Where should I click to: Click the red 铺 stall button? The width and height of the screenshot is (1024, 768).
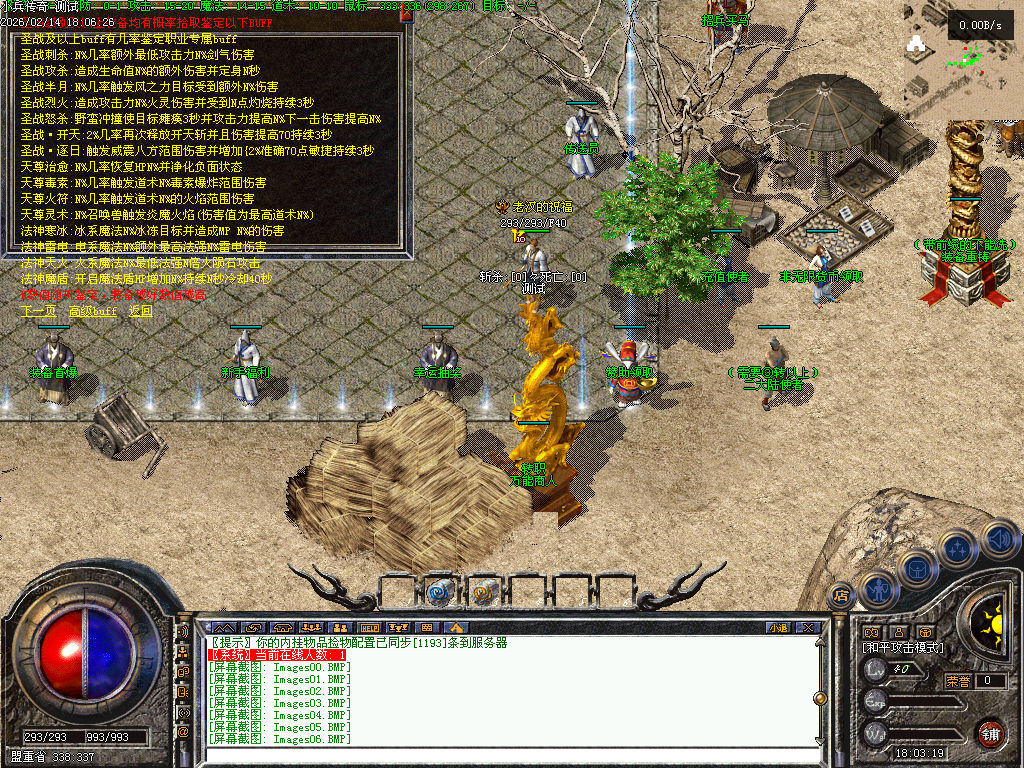tap(990, 733)
